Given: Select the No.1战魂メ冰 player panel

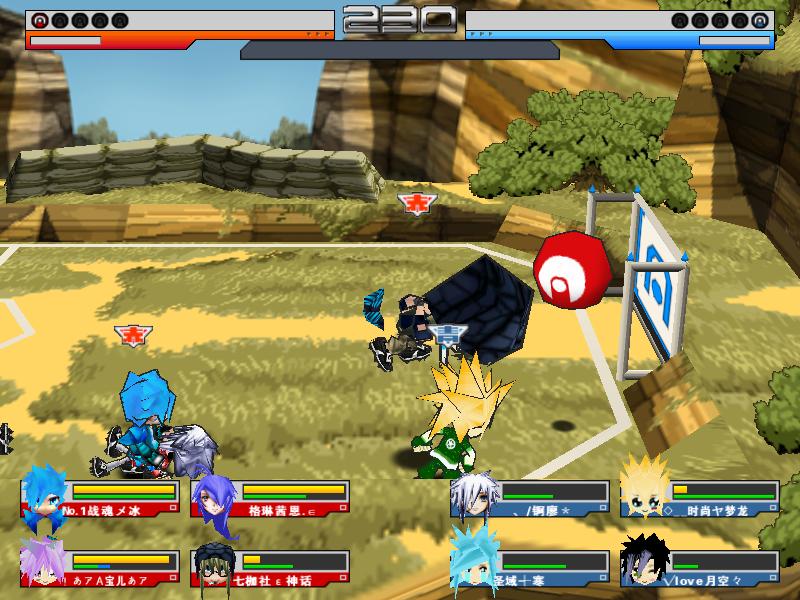Looking at the screenshot, I should coord(100,498).
